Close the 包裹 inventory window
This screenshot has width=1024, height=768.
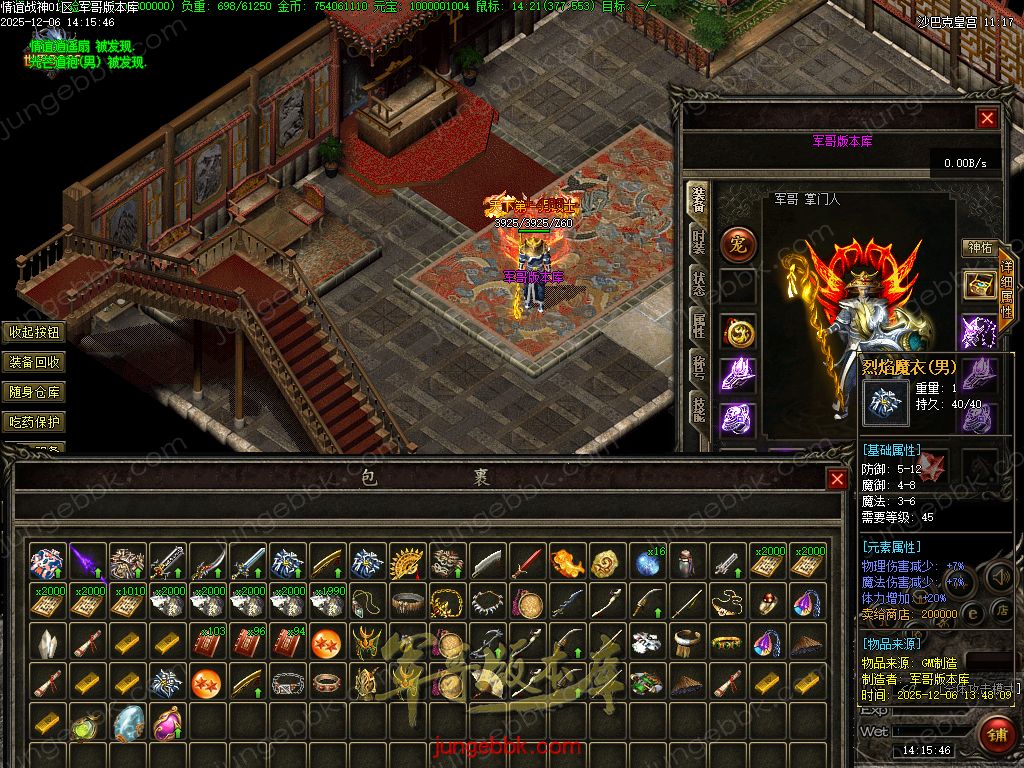point(837,479)
